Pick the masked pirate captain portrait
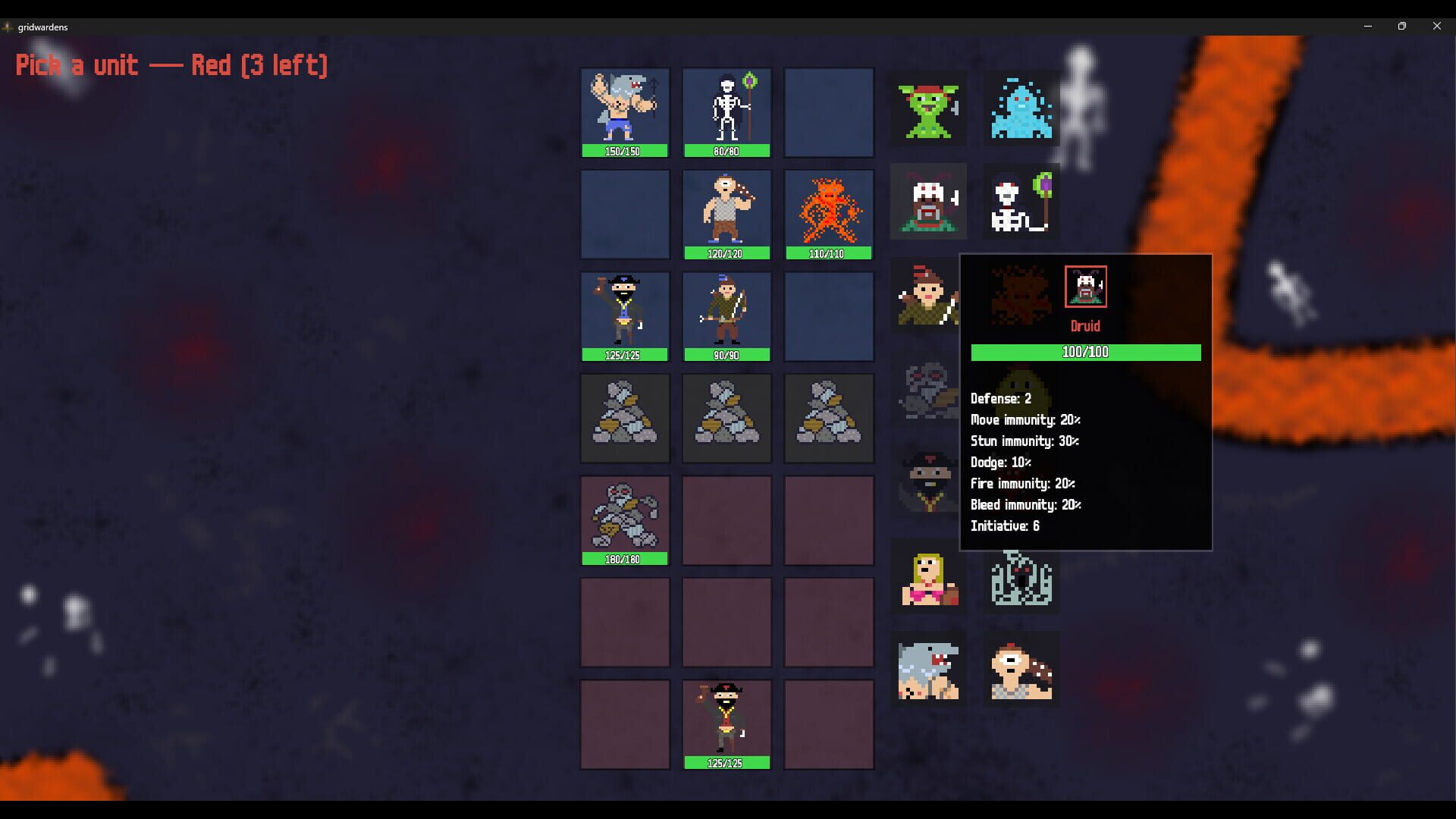The image size is (1456, 819). click(x=928, y=482)
